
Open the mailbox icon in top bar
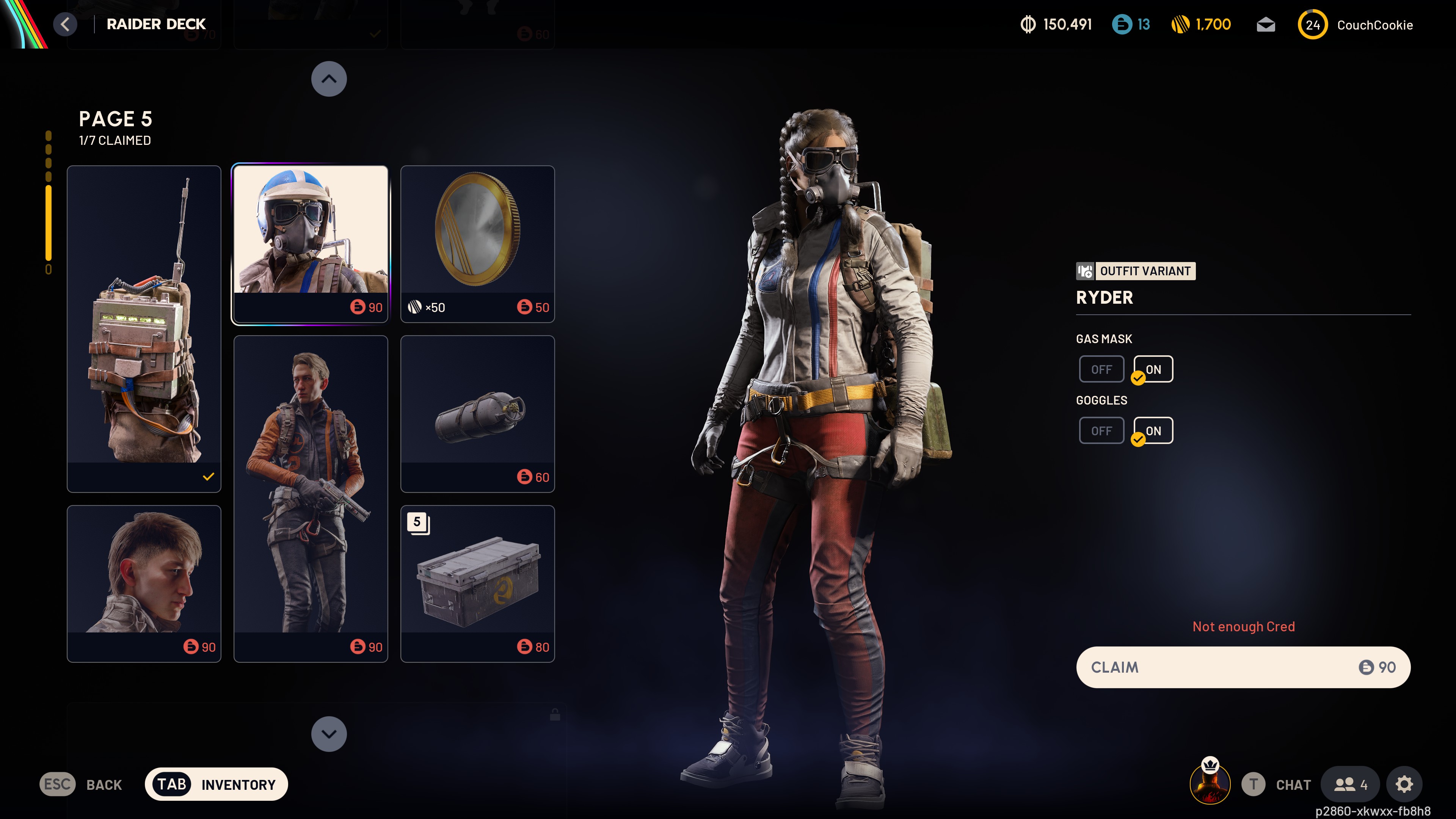tap(1266, 24)
